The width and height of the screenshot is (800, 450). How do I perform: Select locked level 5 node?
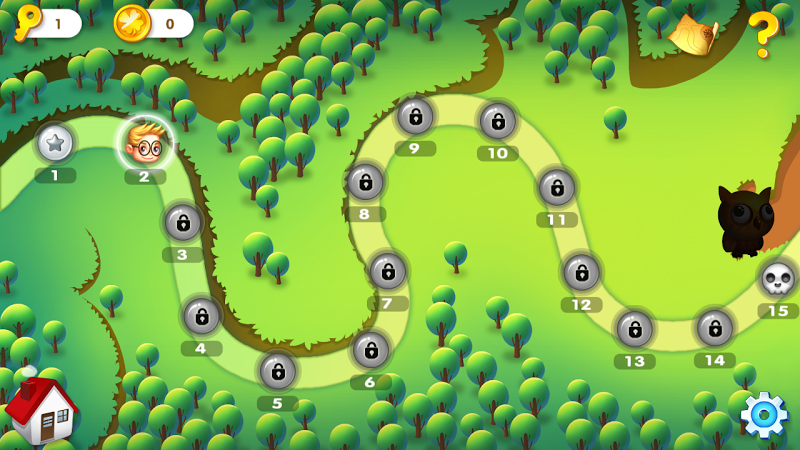[278, 371]
